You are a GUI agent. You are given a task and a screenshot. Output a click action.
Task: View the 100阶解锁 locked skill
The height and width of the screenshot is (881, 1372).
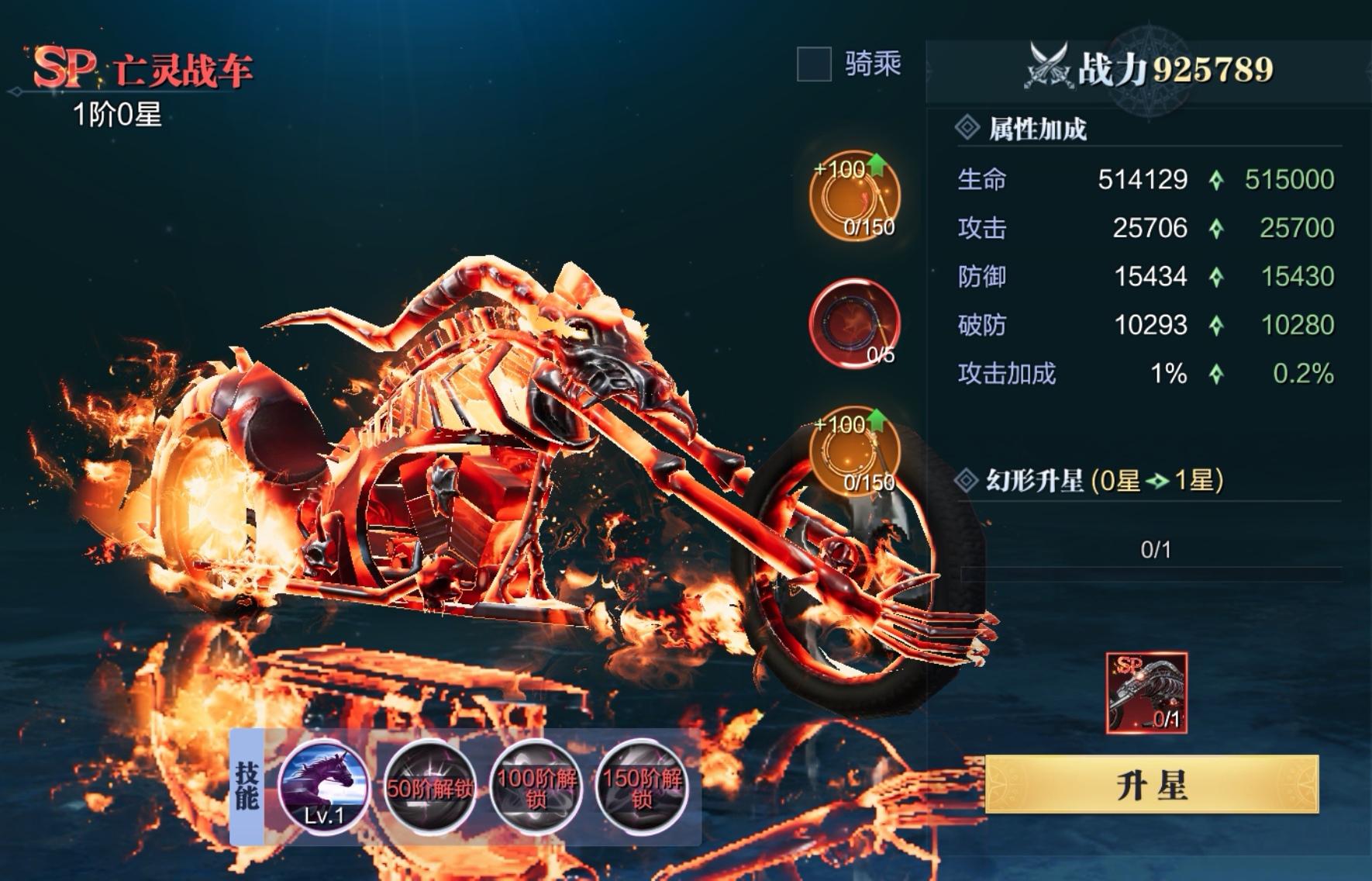[x=536, y=788]
